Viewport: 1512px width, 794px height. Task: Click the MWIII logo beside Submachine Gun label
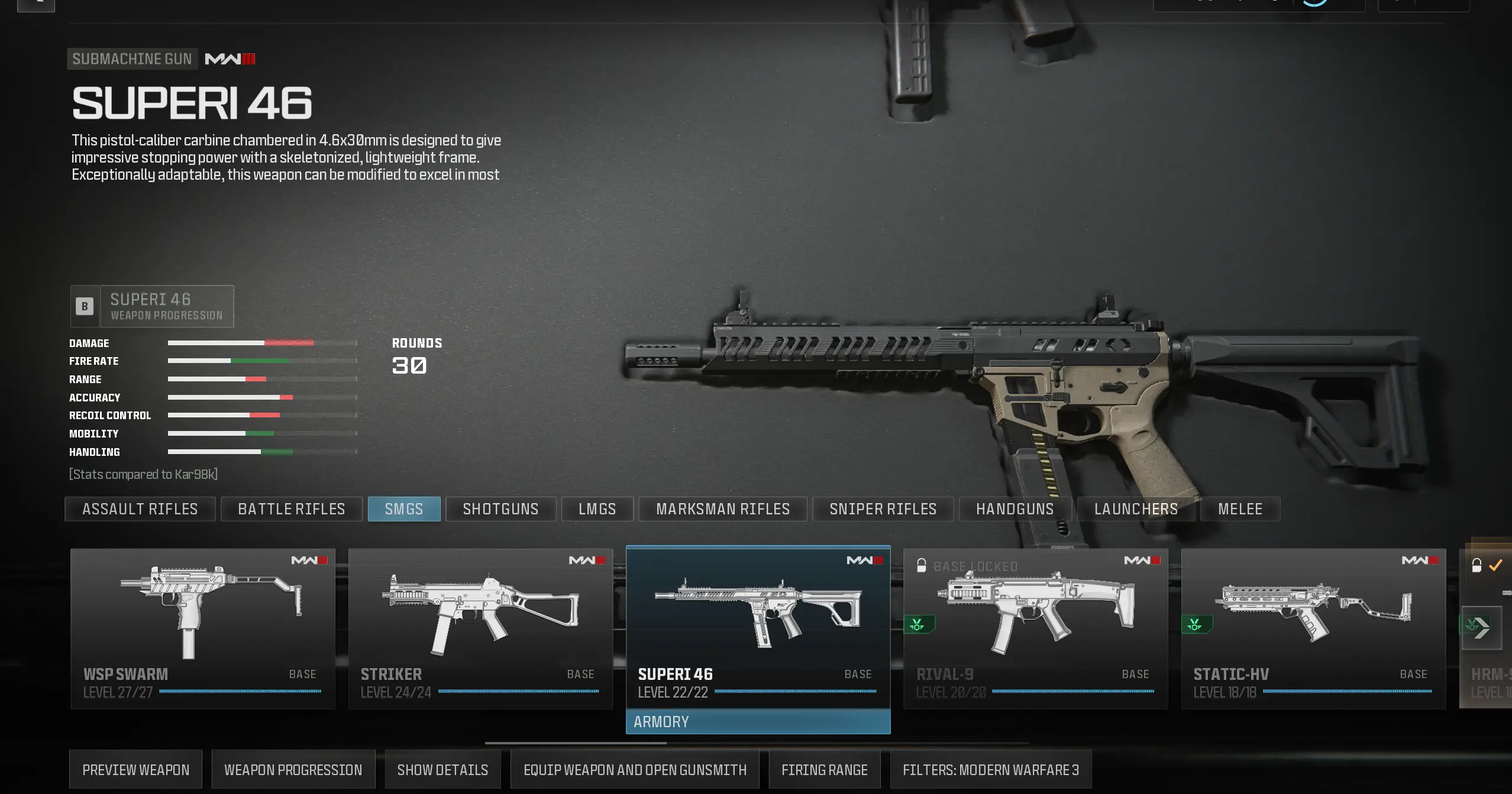230,59
